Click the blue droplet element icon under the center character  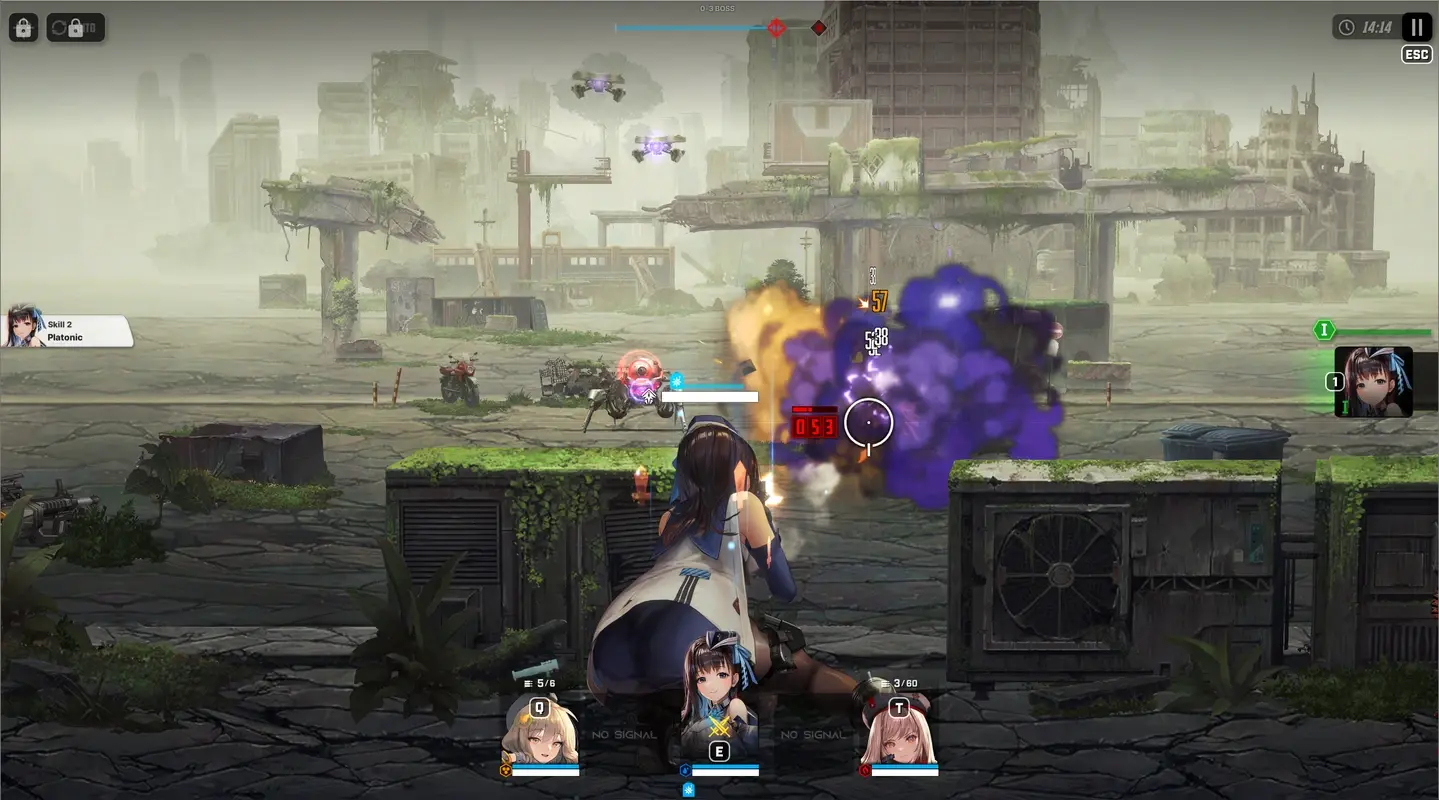pyautogui.click(x=685, y=769)
